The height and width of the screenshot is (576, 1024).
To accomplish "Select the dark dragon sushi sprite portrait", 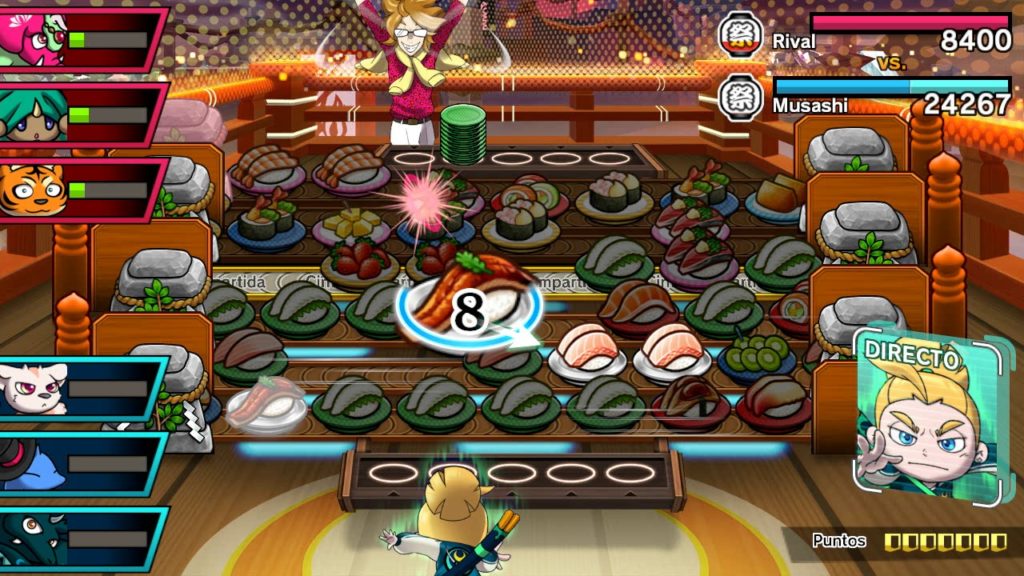I will tap(35, 536).
